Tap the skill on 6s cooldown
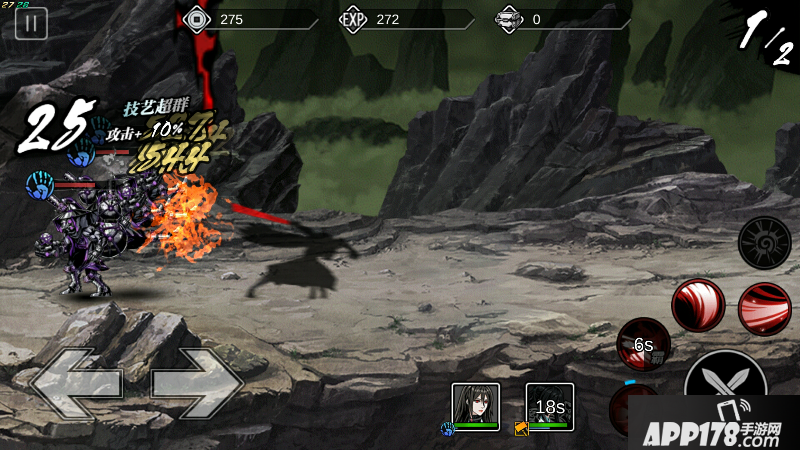Image resolution: width=800 pixels, height=450 pixels. 643,345
